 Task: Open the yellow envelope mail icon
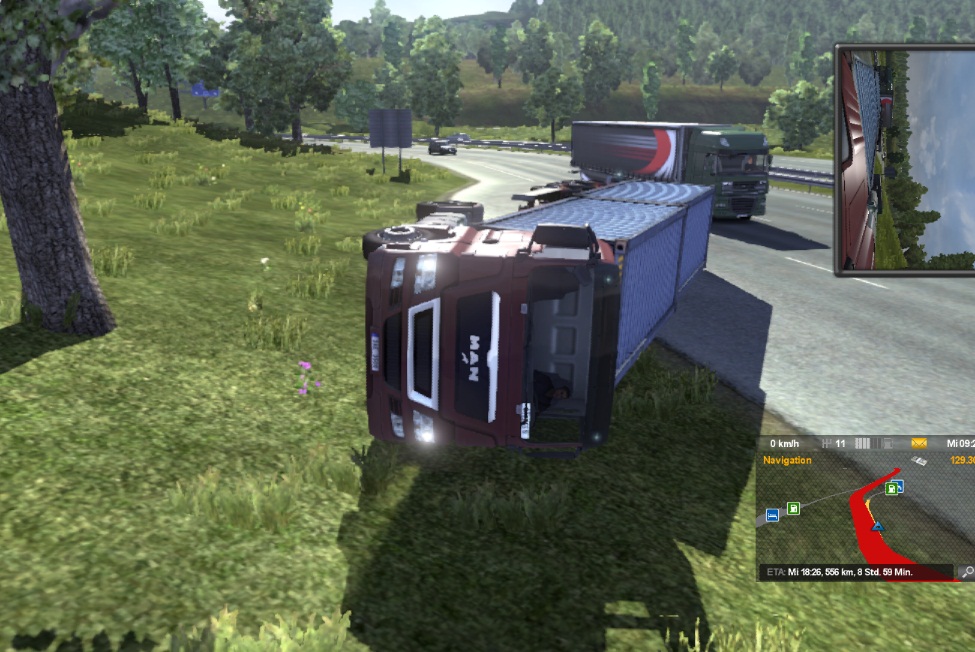(x=919, y=443)
